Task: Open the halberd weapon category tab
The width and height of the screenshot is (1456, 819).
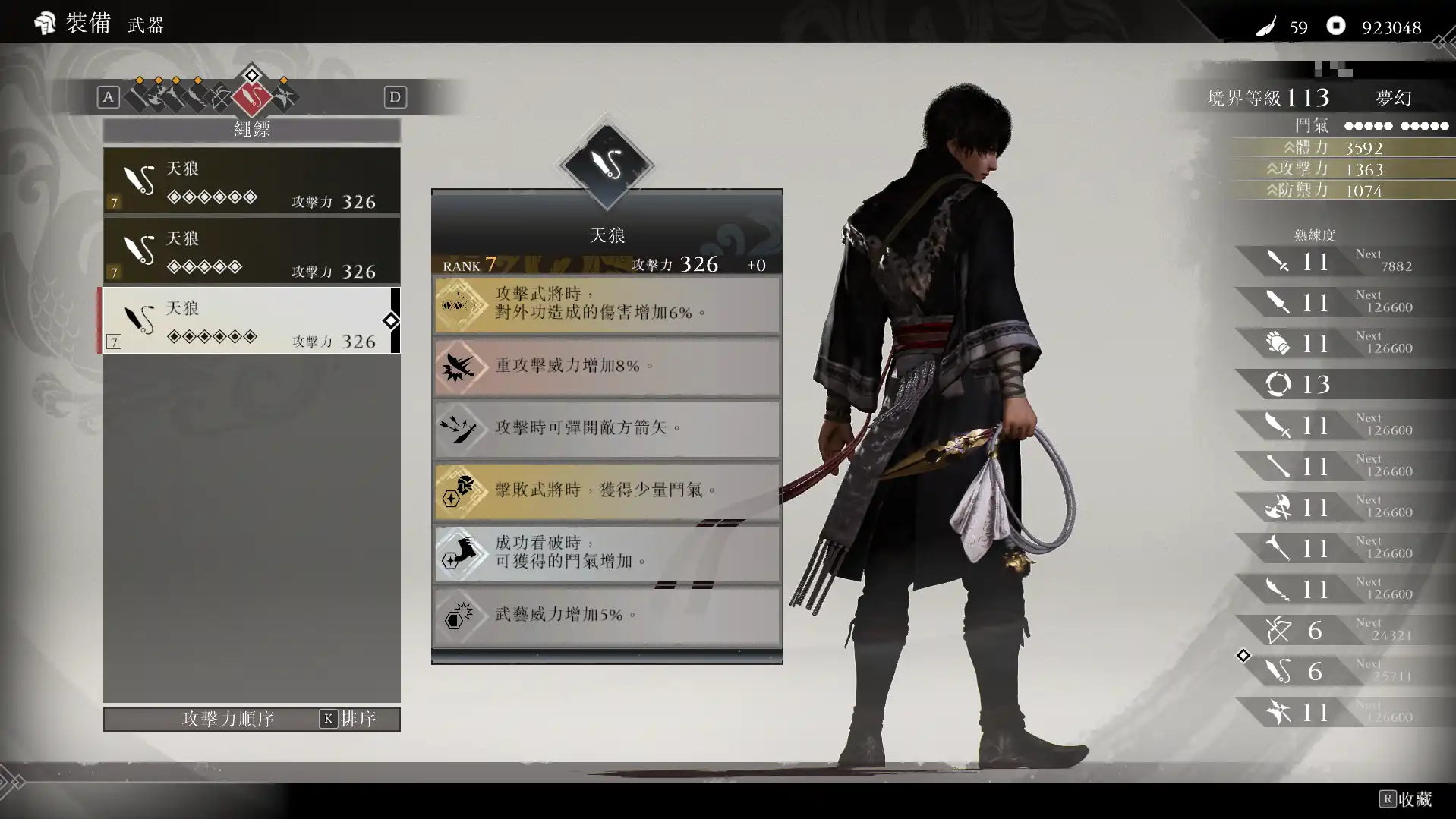Action: (176, 96)
